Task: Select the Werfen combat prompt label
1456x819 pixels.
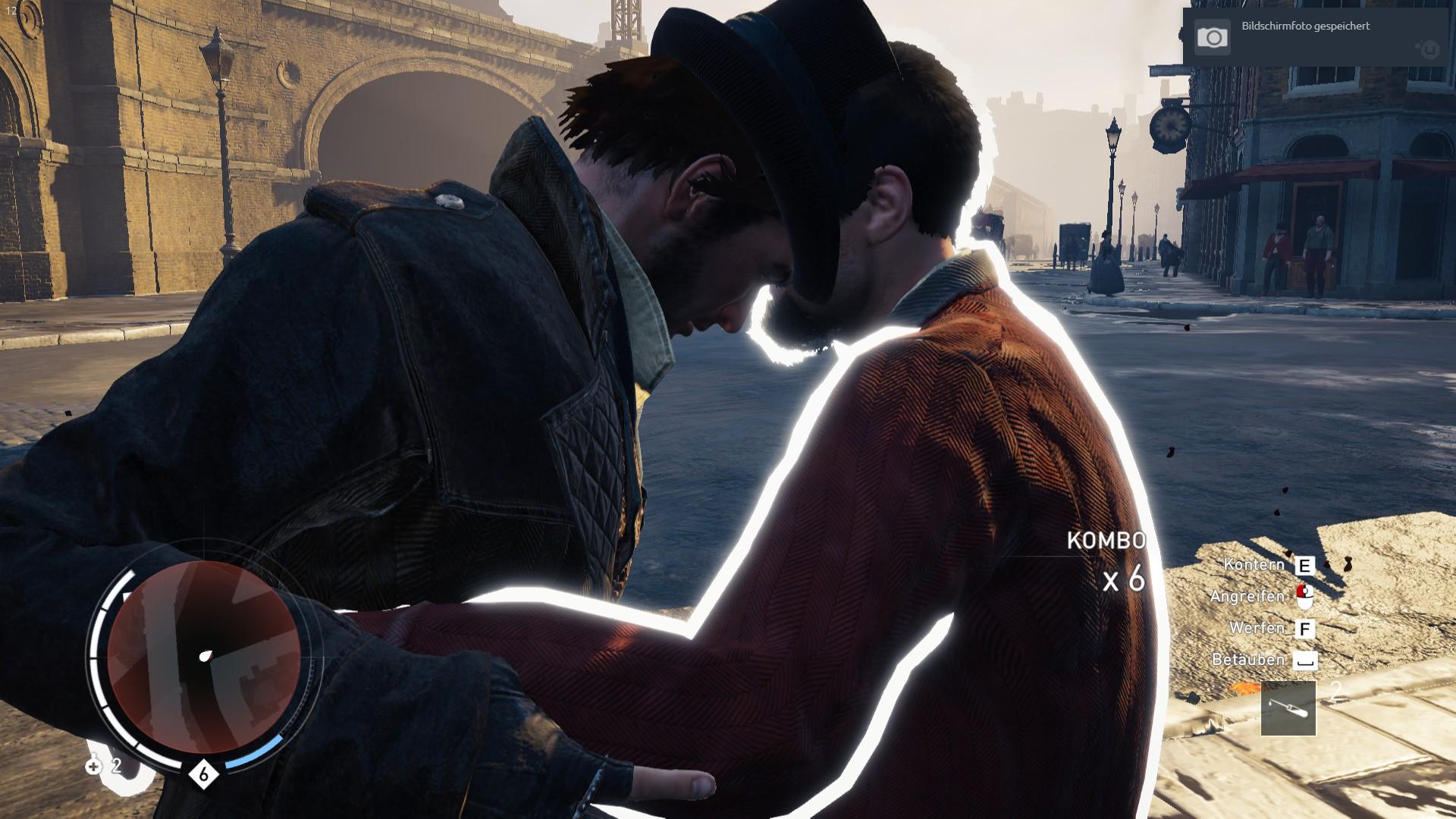Action: click(1257, 629)
